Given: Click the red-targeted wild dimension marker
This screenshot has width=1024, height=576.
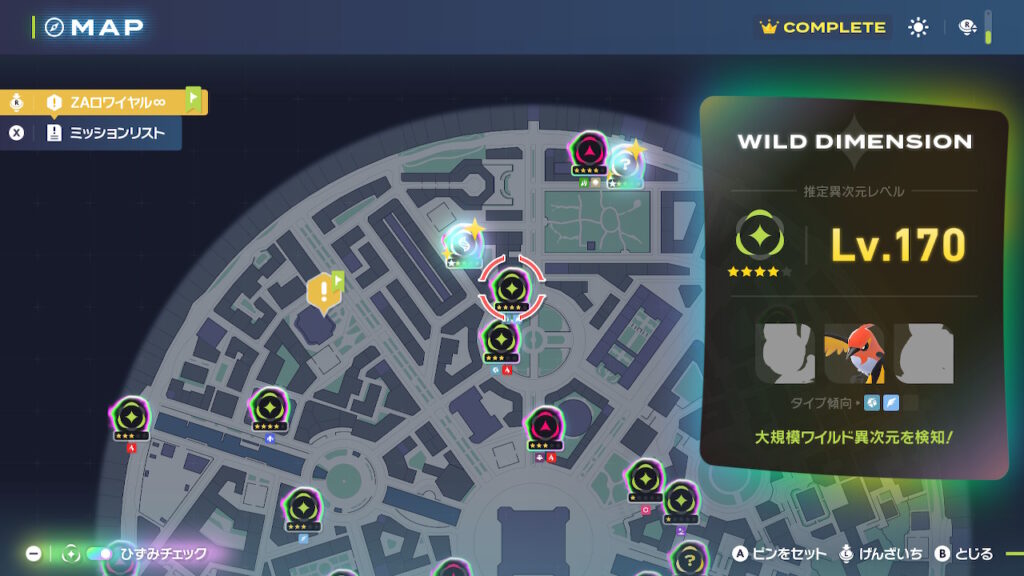Looking at the screenshot, I should (511, 288).
